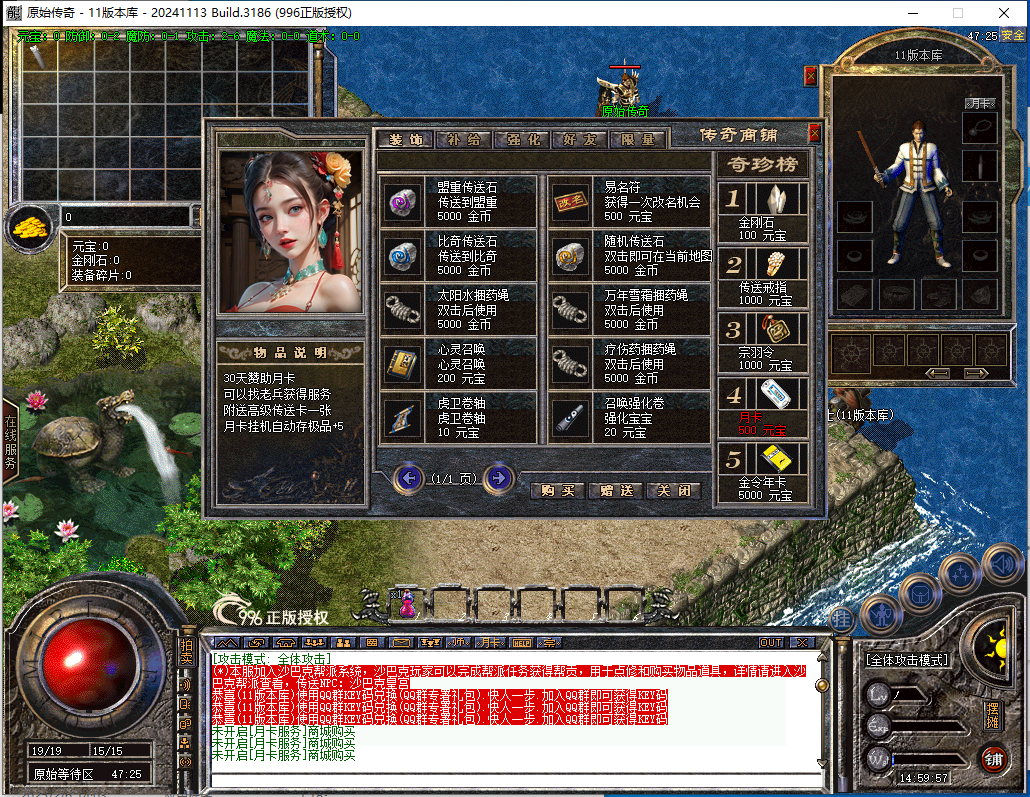Click the 赠送 gift button
This screenshot has width=1030, height=797.
[615, 491]
